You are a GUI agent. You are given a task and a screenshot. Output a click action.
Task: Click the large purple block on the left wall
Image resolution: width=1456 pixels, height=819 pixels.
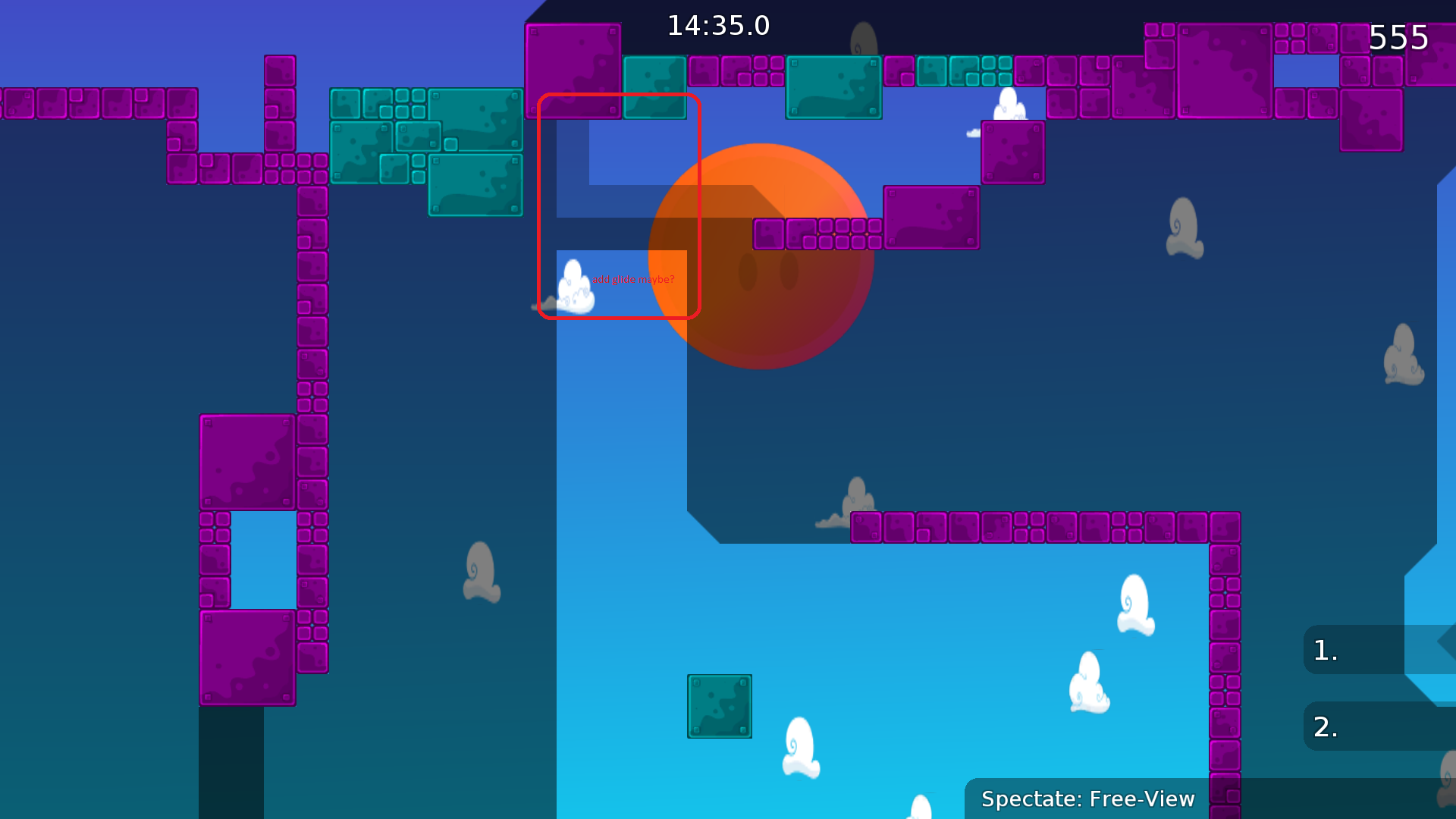(246, 461)
